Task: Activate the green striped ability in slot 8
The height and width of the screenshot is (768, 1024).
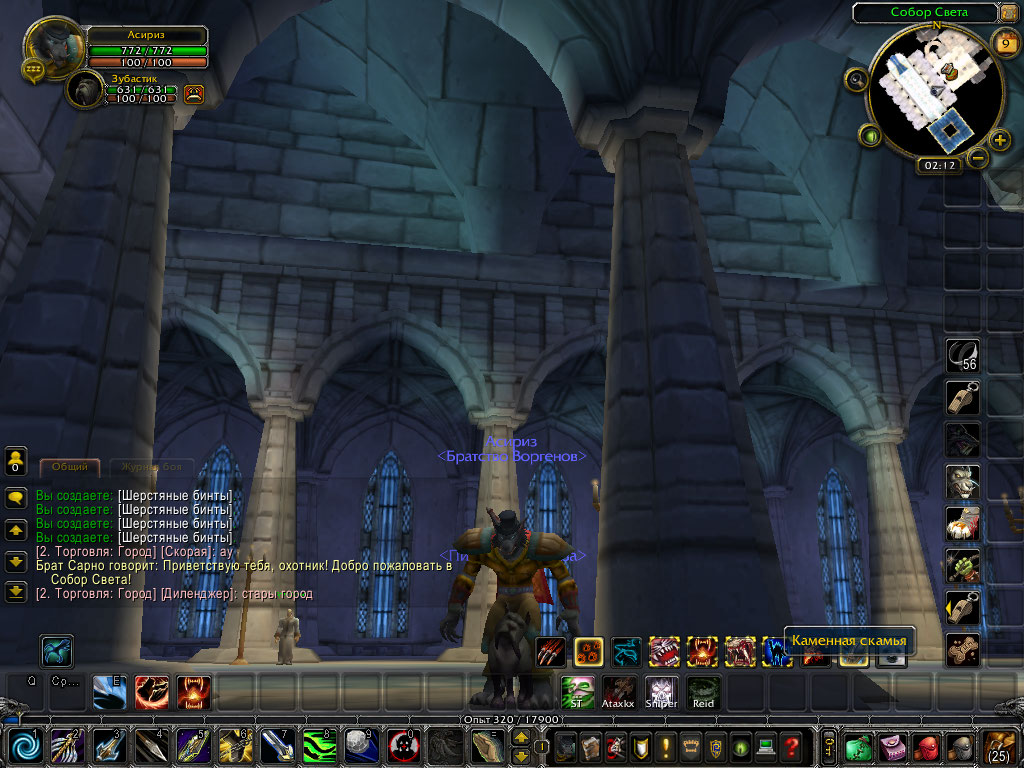Action: point(318,745)
